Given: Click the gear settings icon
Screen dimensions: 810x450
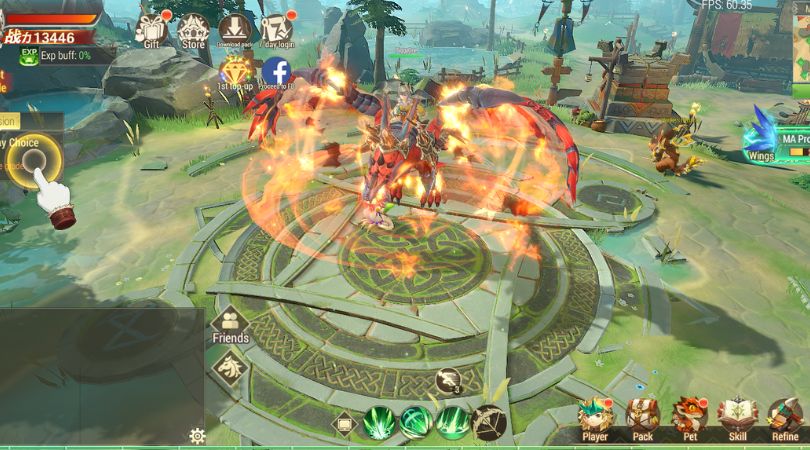Looking at the screenshot, I should (x=198, y=436).
